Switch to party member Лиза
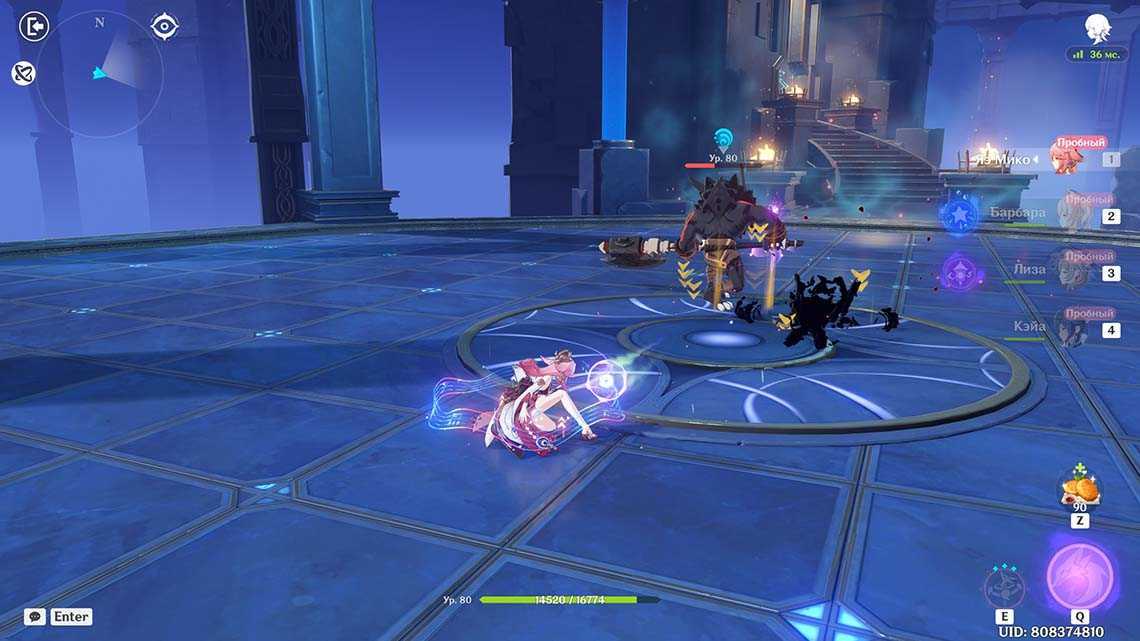Image resolution: width=1140 pixels, height=641 pixels. [1070, 270]
